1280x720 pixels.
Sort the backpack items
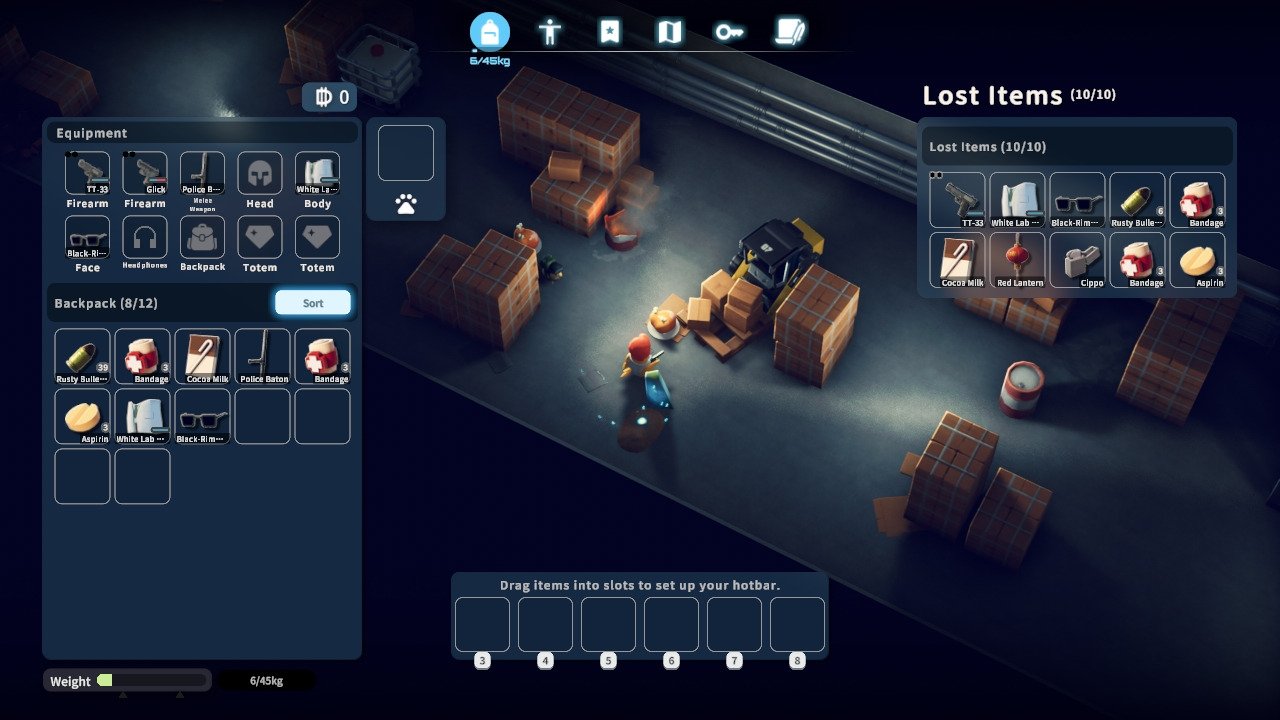click(313, 303)
